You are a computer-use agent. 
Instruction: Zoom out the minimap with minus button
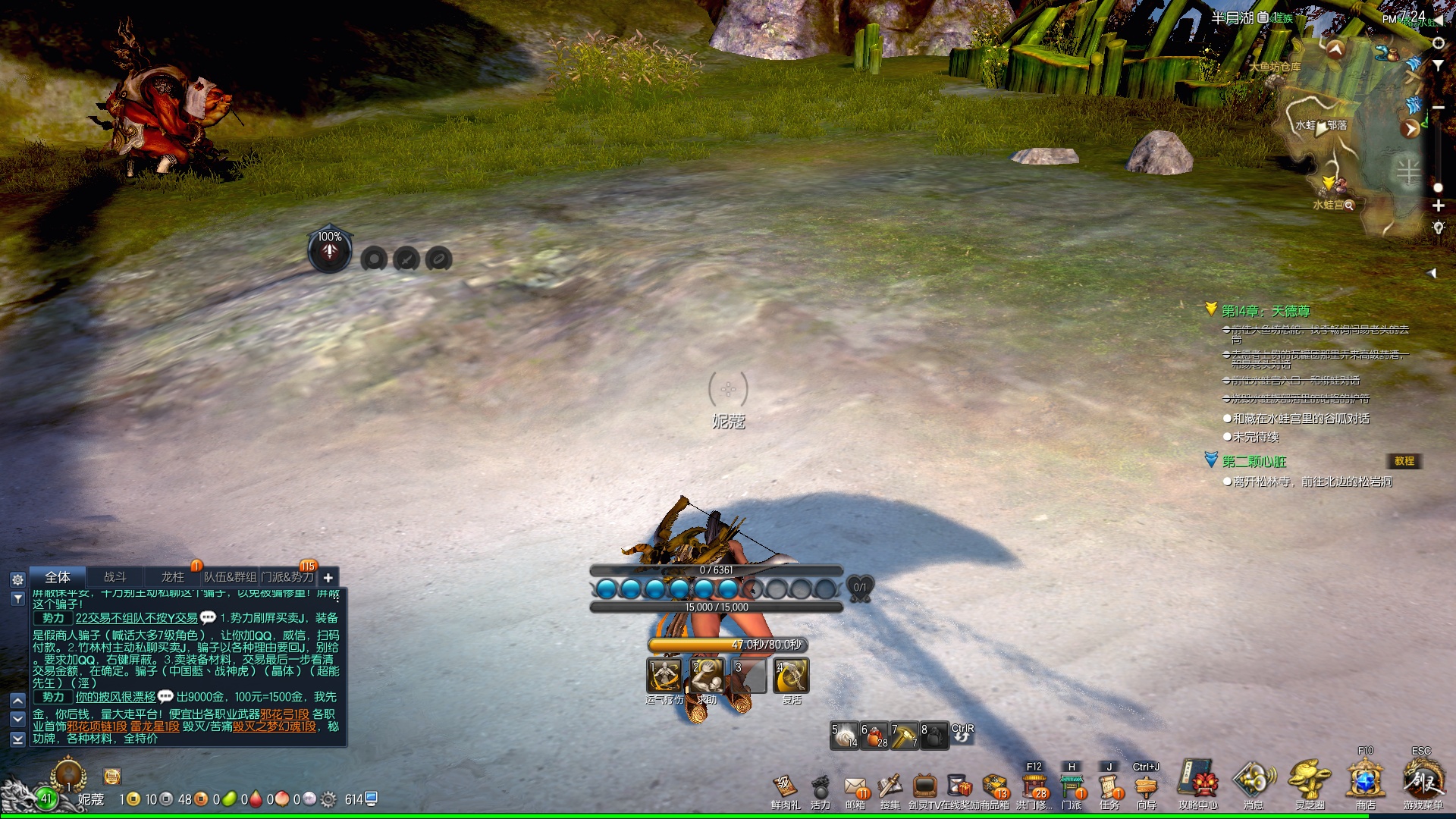pos(1438,108)
